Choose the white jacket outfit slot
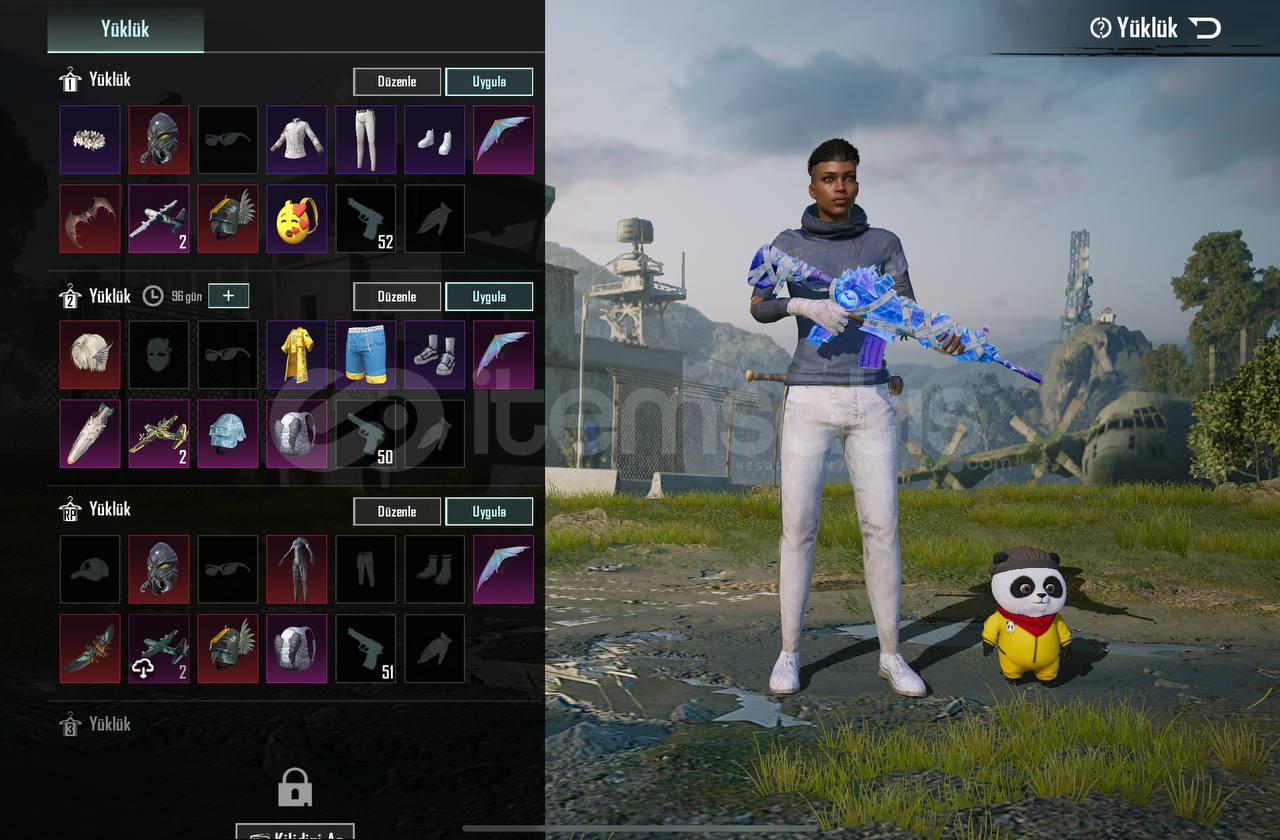Viewport: 1280px width, 840px height. tap(297, 140)
